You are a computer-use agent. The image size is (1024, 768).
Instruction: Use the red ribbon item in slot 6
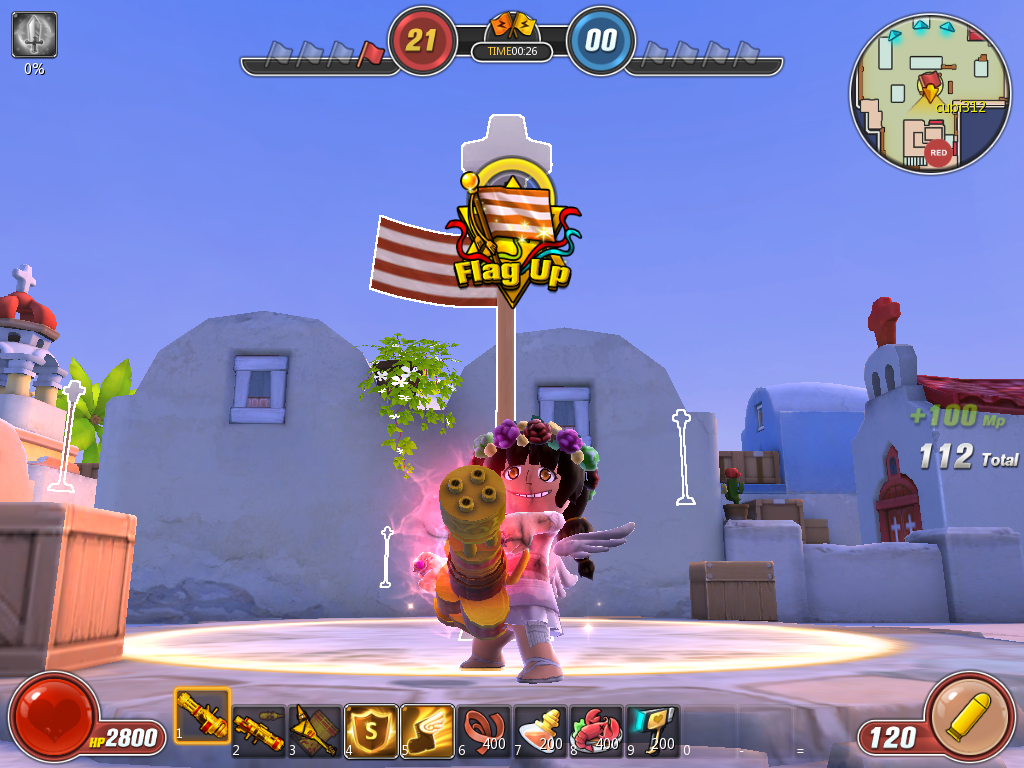click(x=483, y=730)
